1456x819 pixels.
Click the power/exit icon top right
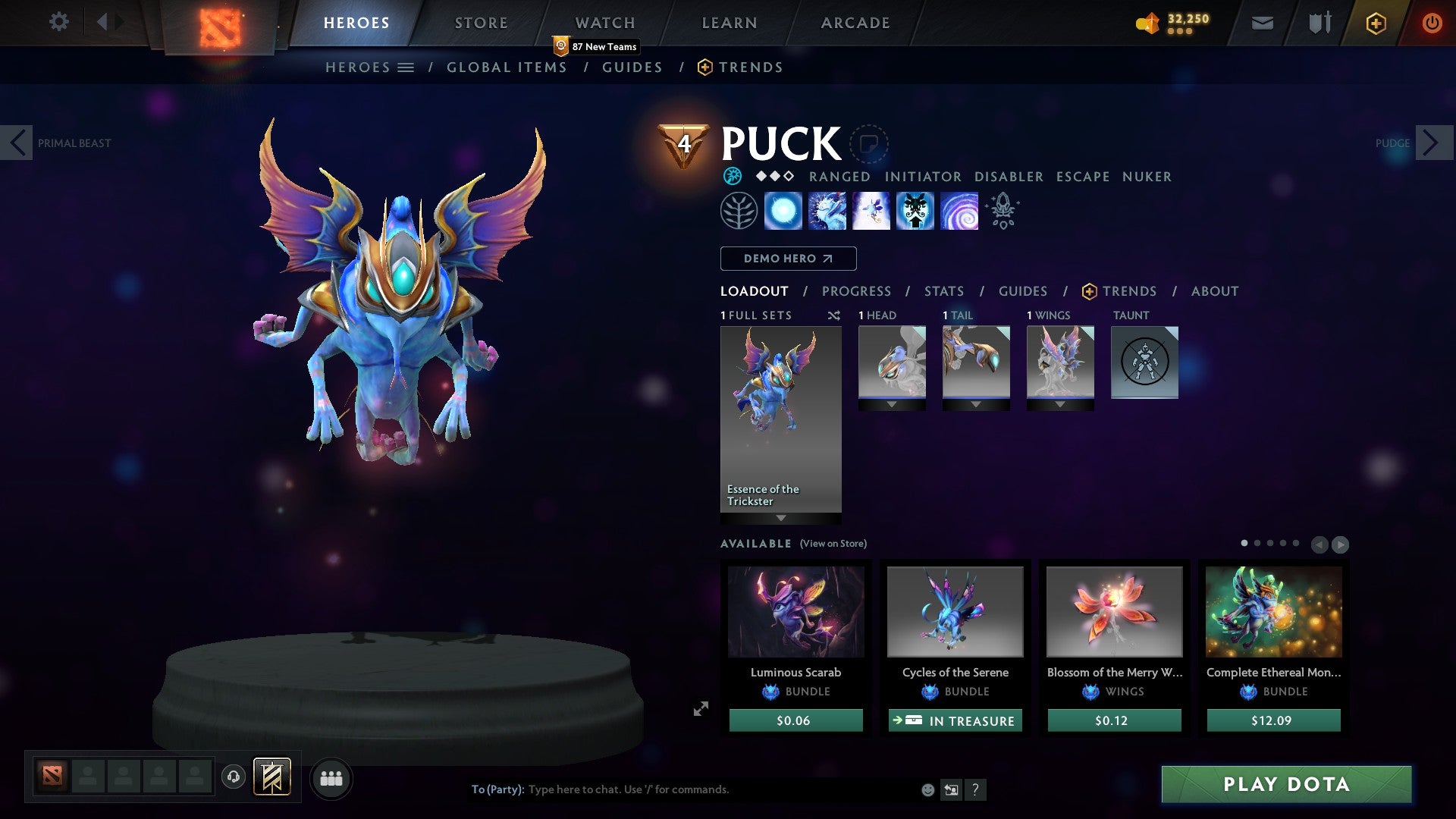click(x=1432, y=23)
